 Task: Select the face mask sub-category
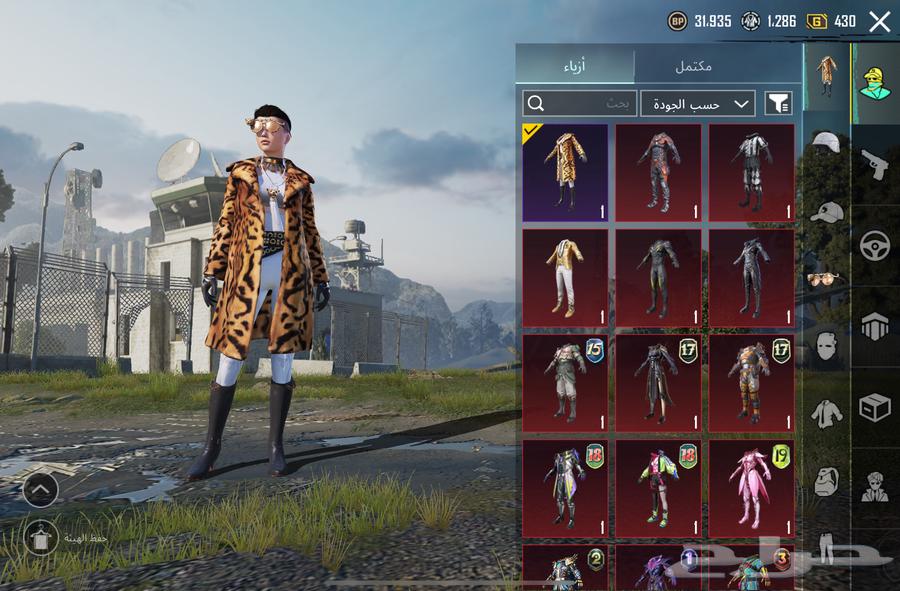coord(826,346)
